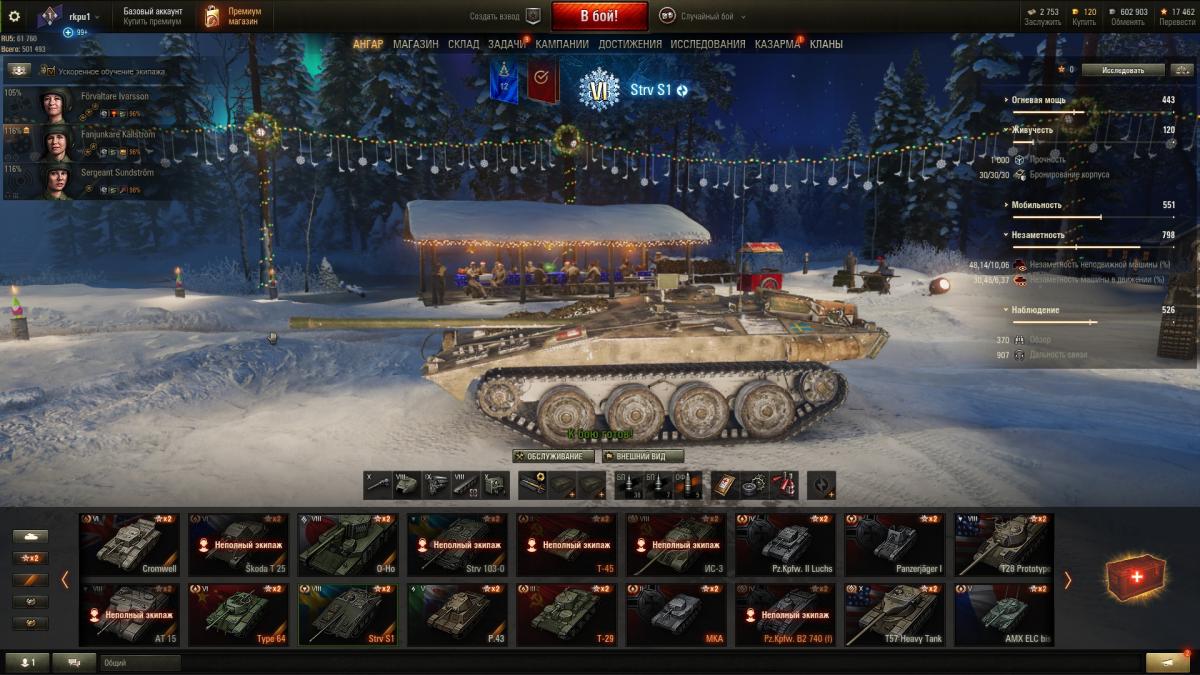The height and width of the screenshot is (675, 1200).
Task: Open the settings gear icon
Action: tap(14, 16)
